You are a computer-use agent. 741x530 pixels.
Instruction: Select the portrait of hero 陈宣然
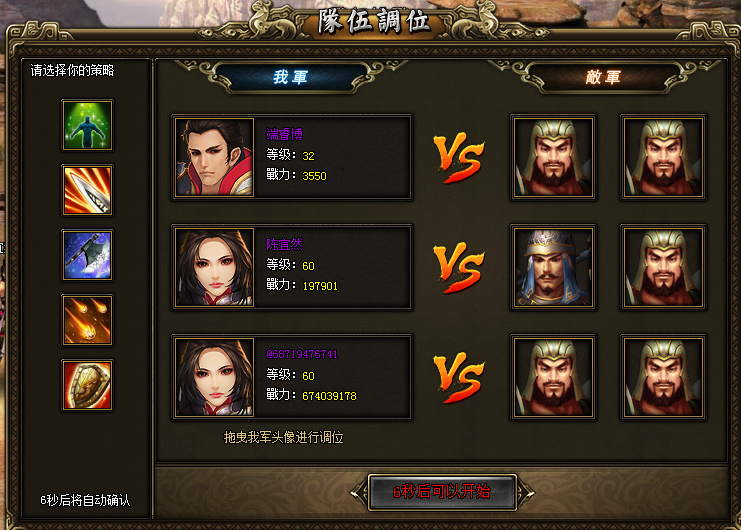tap(215, 267)
